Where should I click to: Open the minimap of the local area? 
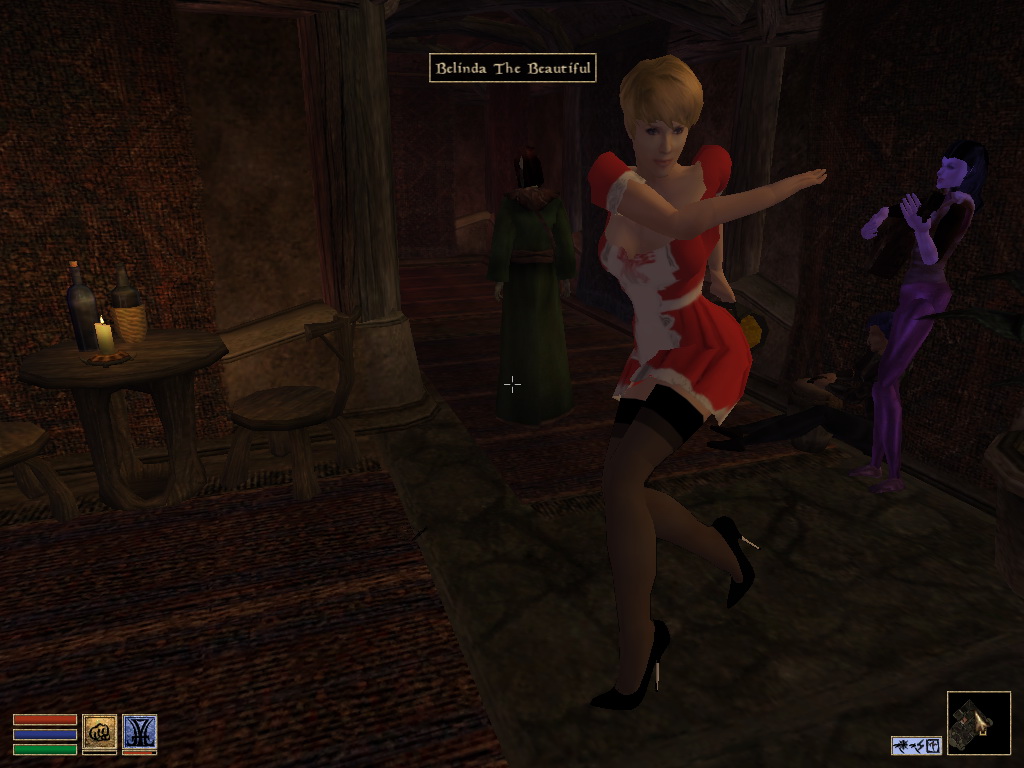click(978, 723)
